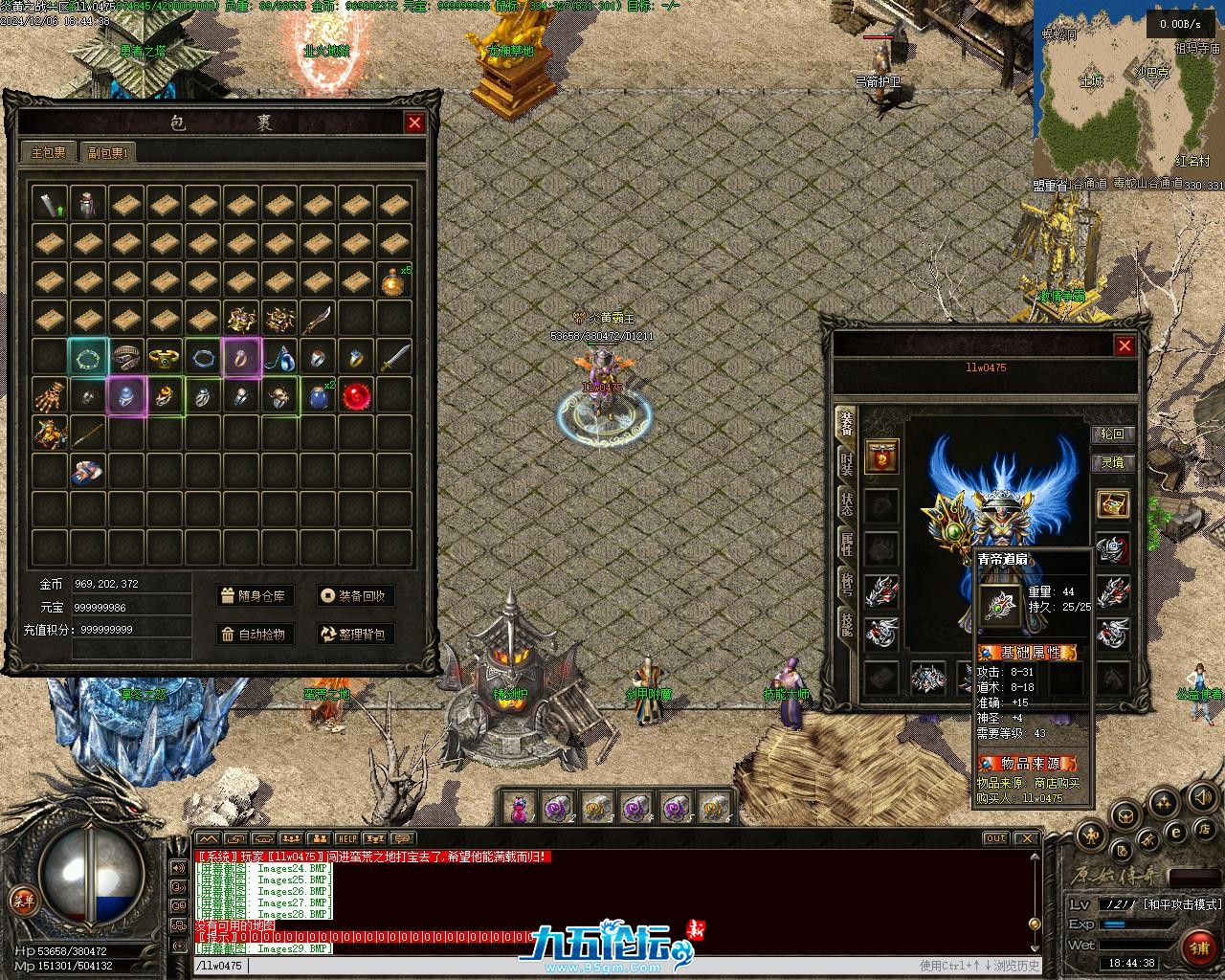Click the 灵境 button
Image resolution: width=1225 pixels, height=980 pixels.
pyautogui.click(x=1112, y=463)
